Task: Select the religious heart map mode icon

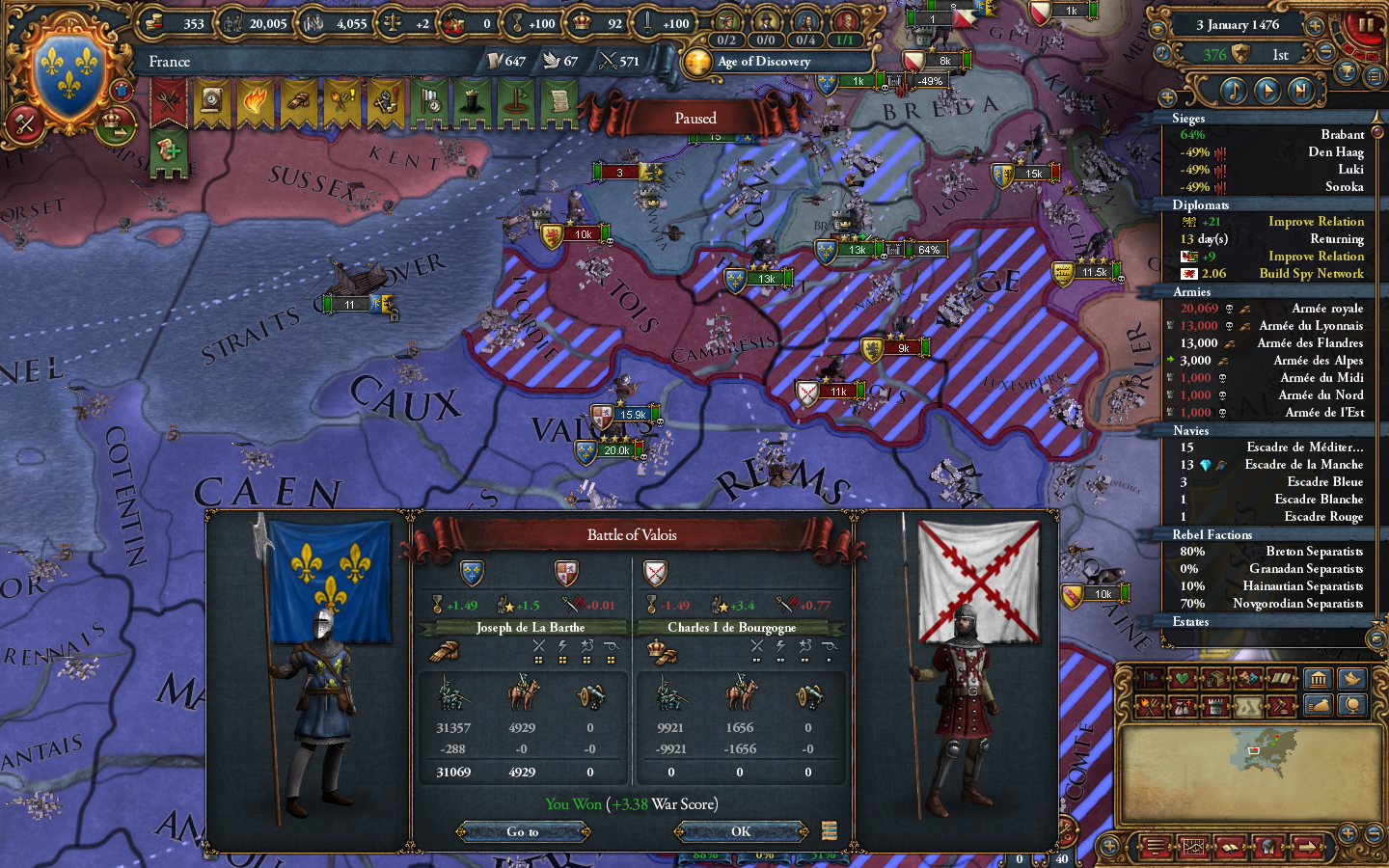Action: coord(1182,677)
